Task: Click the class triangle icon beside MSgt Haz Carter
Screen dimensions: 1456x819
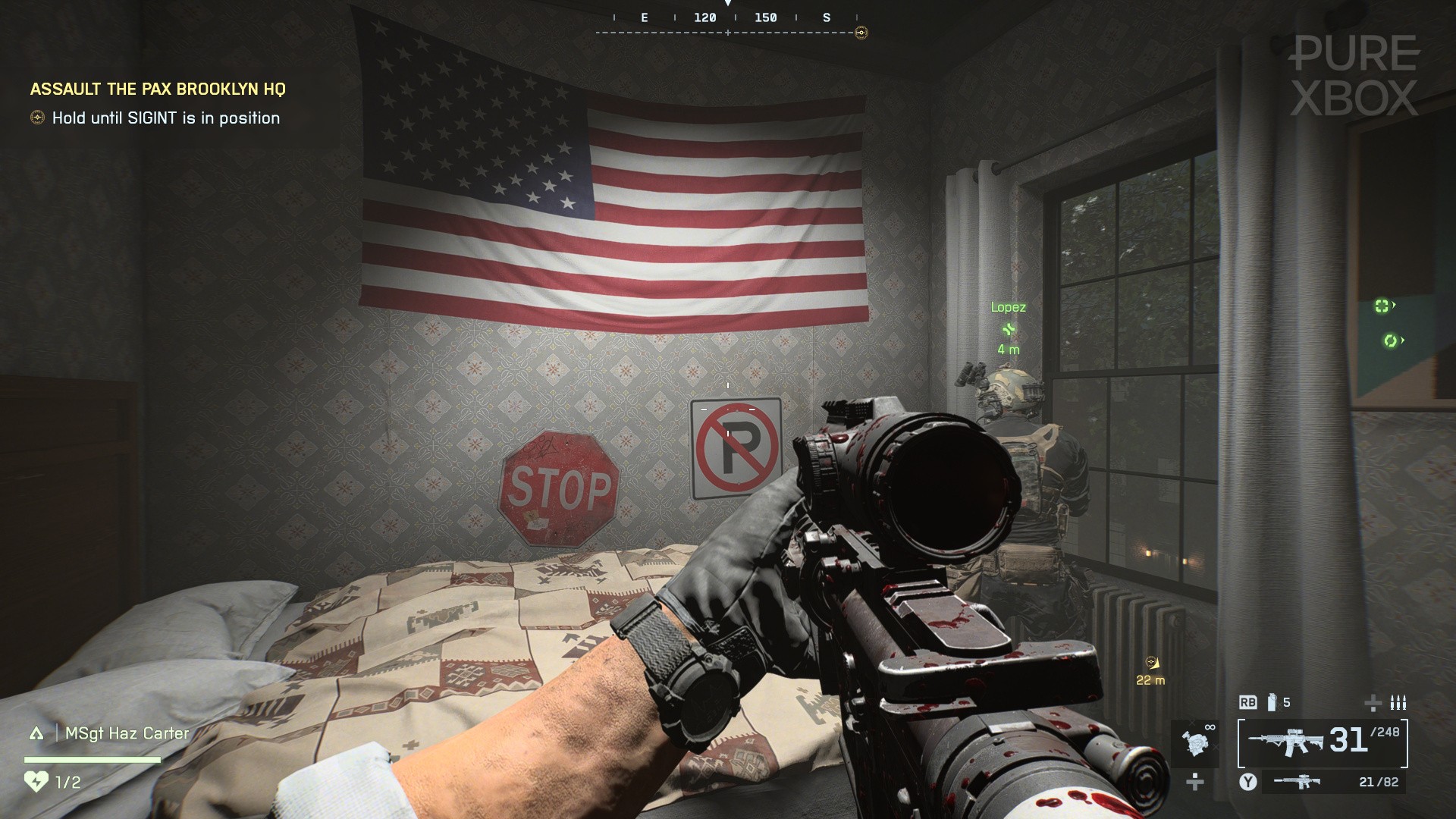Action: 36,733
